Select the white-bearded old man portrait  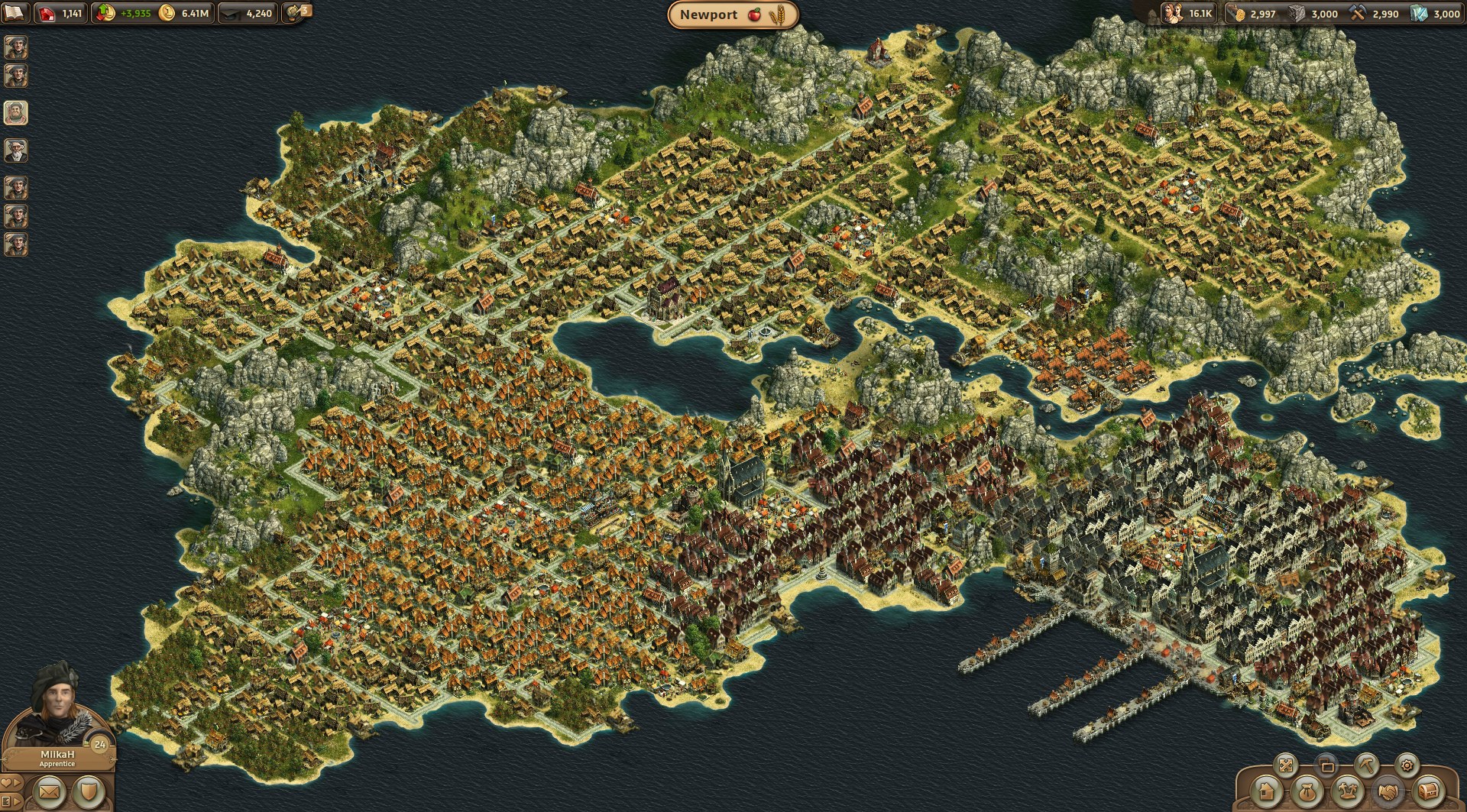click(x=16, y=150)
